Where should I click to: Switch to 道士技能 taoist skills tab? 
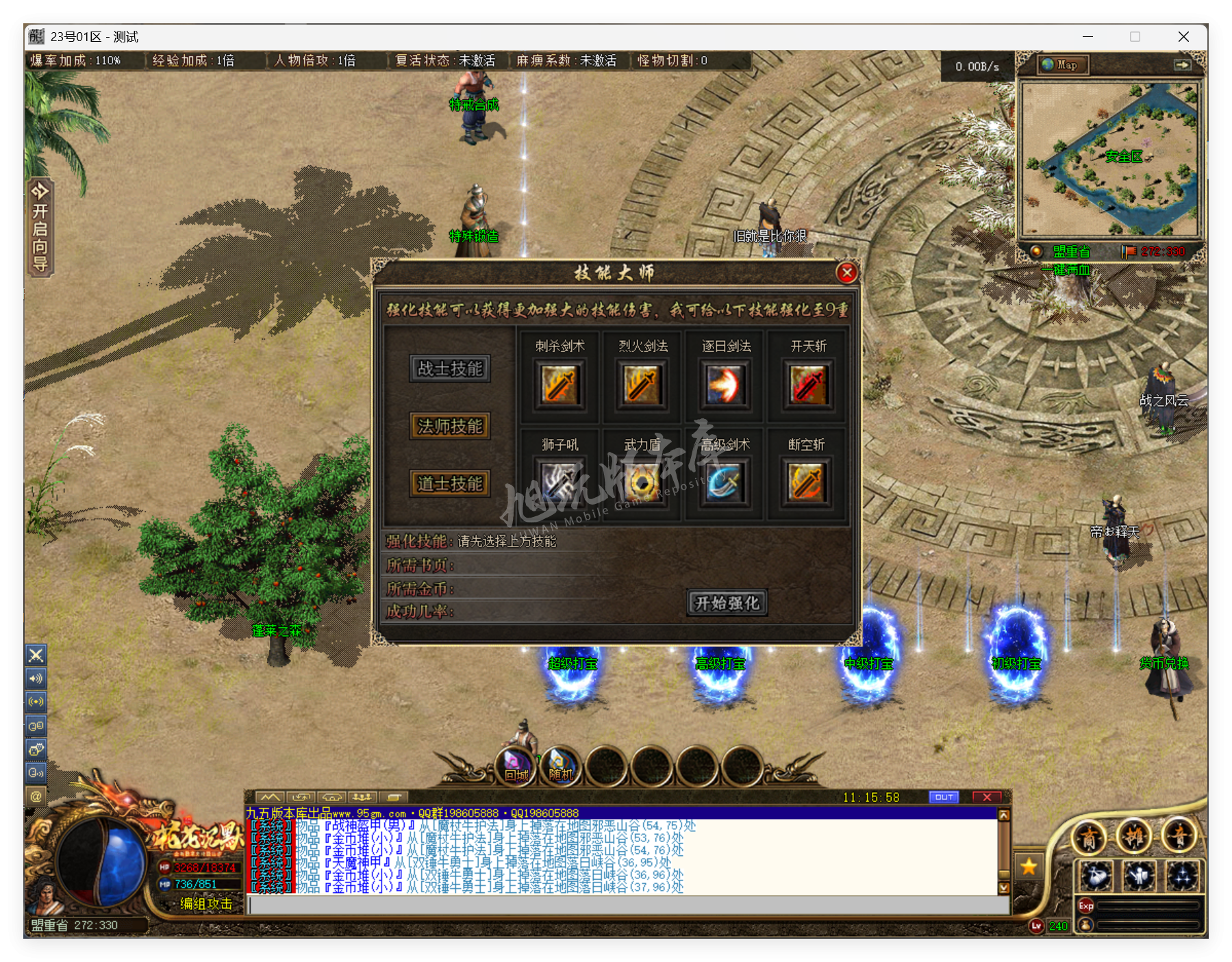(449, 483)
